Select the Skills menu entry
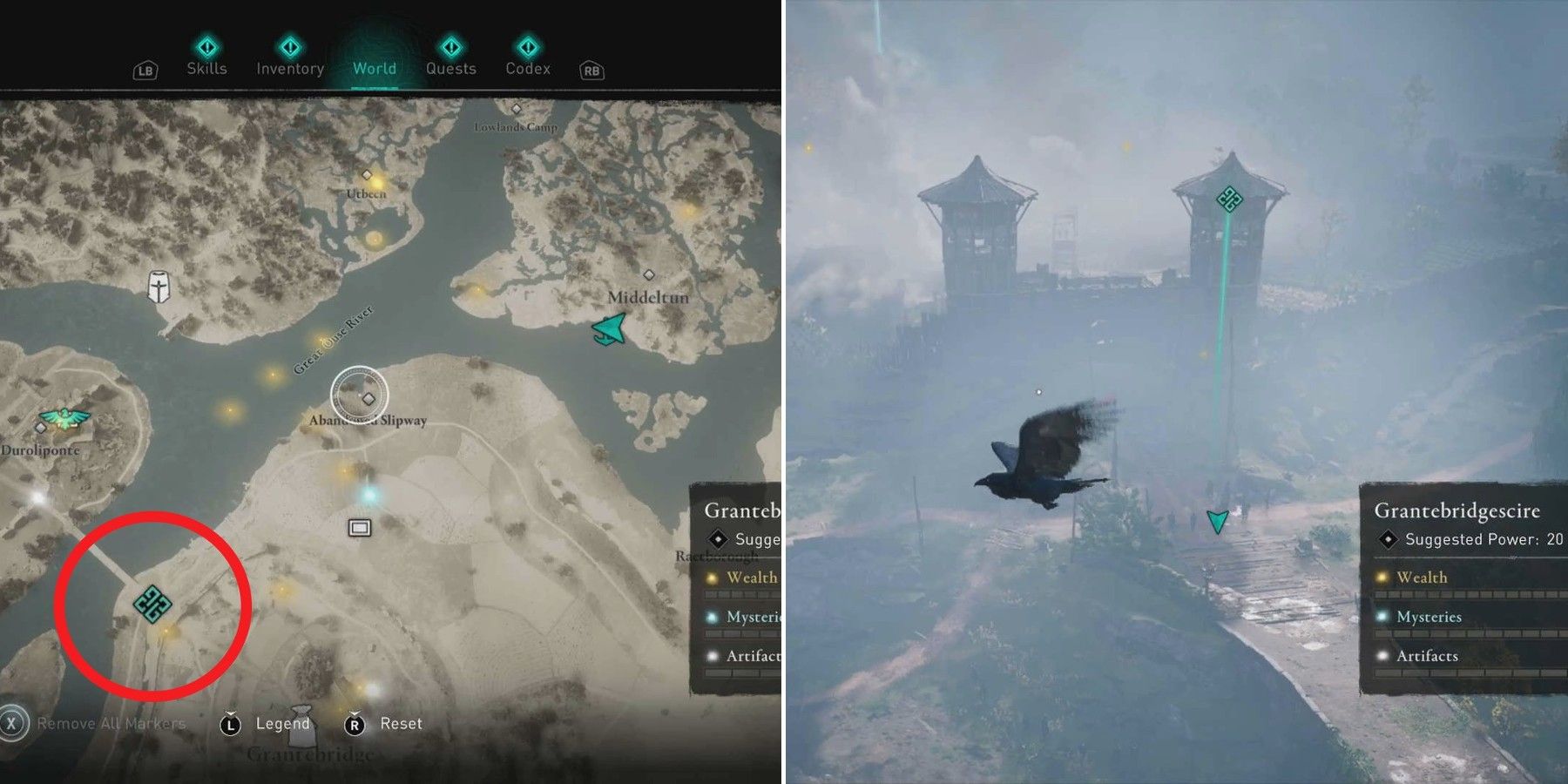The width and height of the screenshot is (1568, 784). 206,68
